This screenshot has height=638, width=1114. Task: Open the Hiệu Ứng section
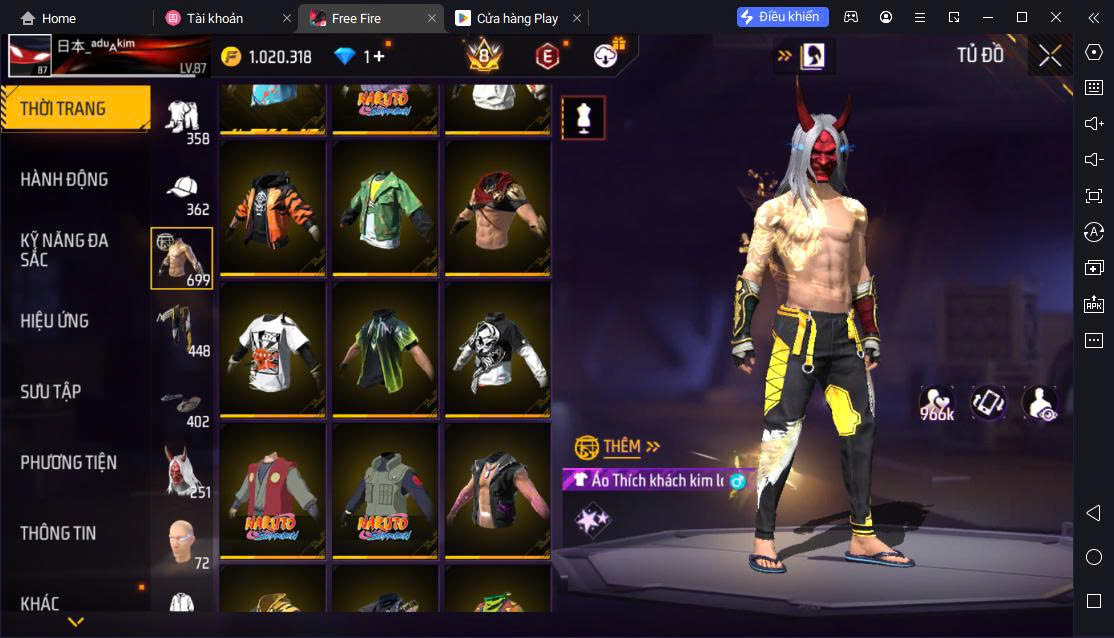[x=55, y=321]
